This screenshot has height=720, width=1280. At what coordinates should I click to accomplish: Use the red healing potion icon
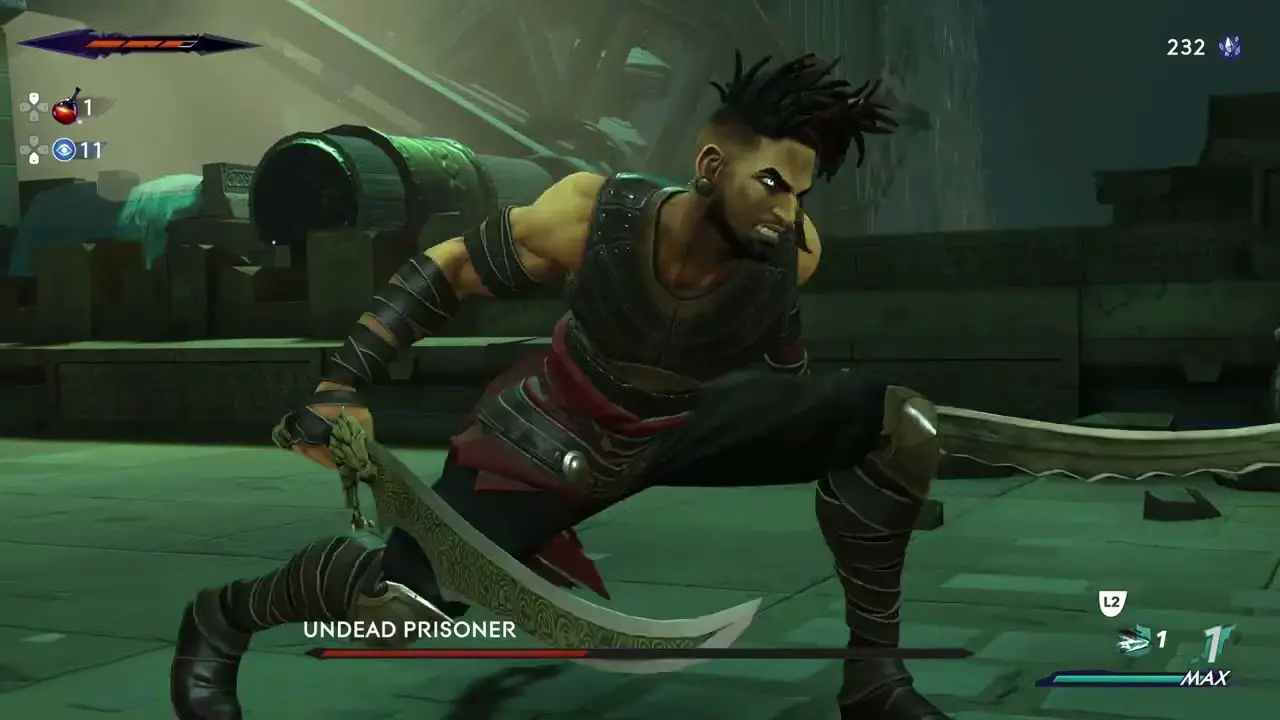point(65,105)
